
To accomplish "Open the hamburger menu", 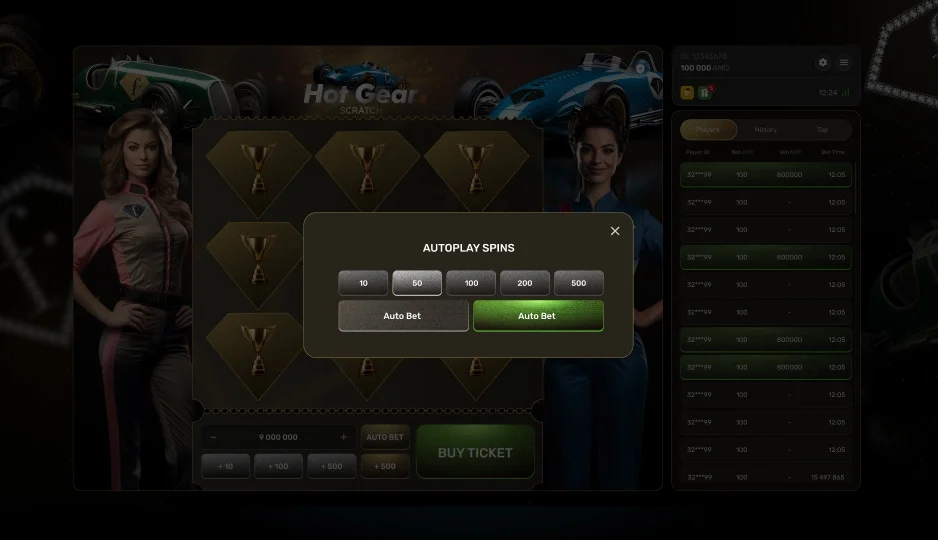I will [844, 62].
